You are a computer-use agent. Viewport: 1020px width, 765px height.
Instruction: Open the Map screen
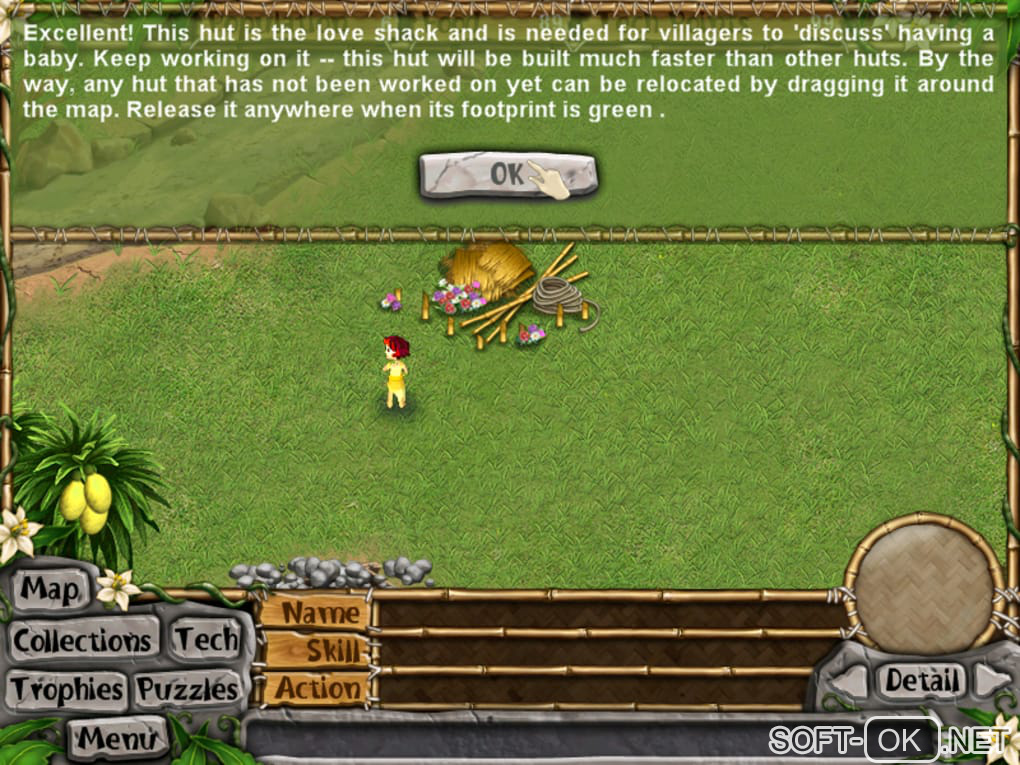point(50,590)
